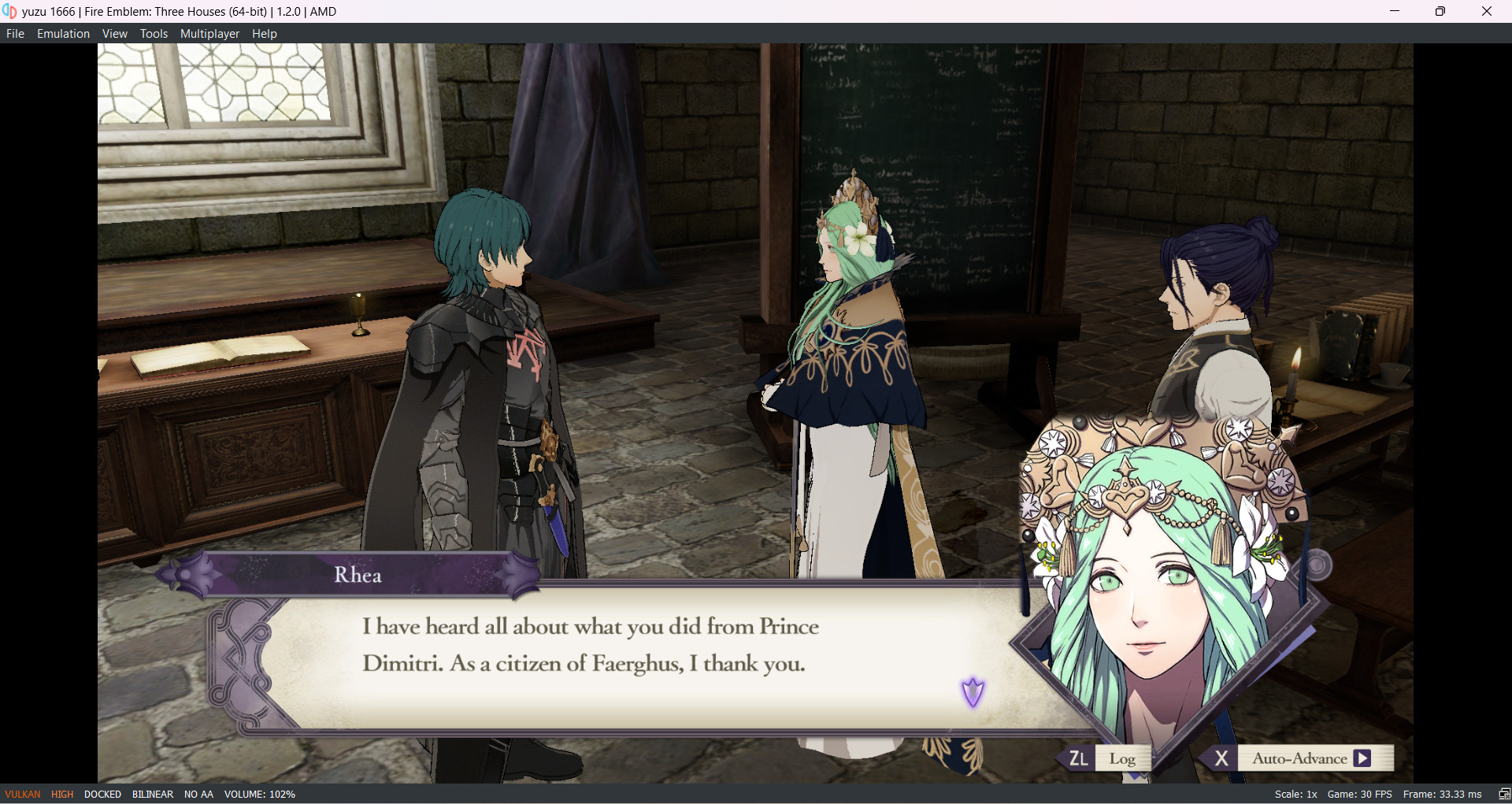The height and width of the screenshot is (804, 1512).
Task: Click the glowing shield advance prompt
Action: pos(974,691)
